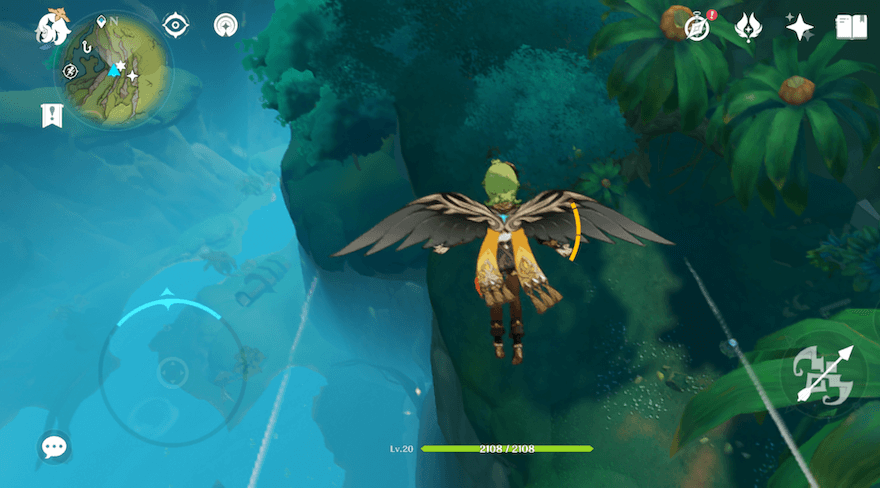Open the Paimon menu
Screen dimensions: 880x488
coord(52,27)
